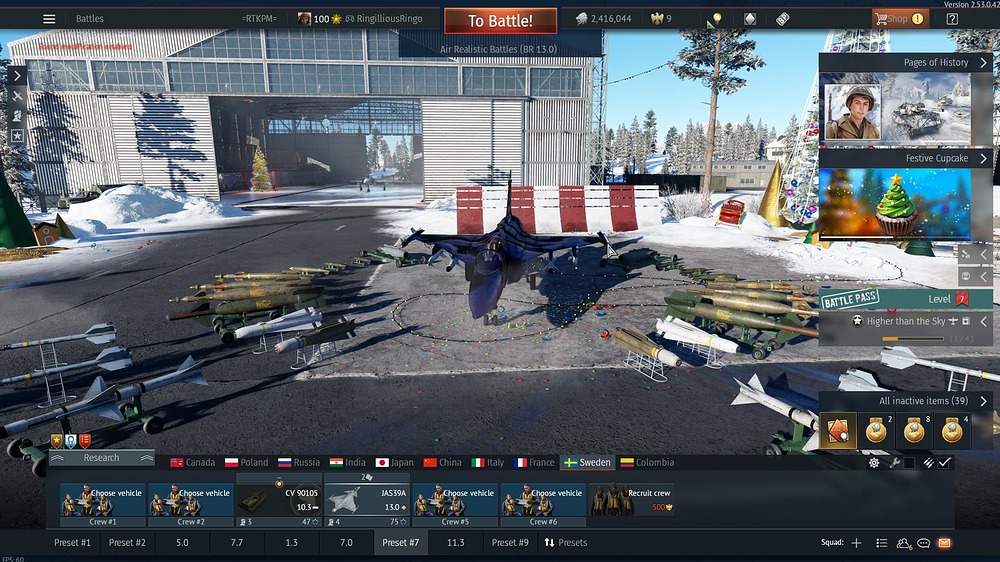
Task: Select the JAS39A aircraft slot
Action: click(366, 505)
